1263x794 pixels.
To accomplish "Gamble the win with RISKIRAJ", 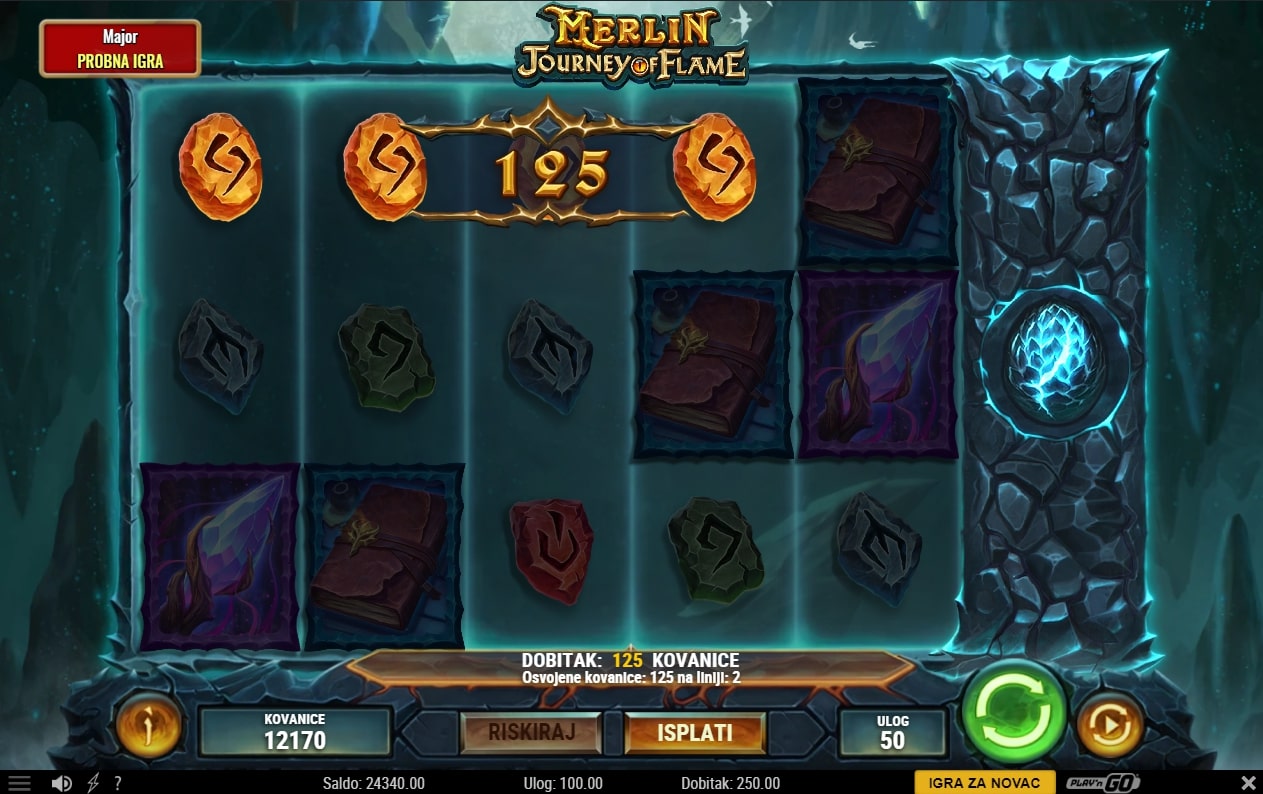I will (x=531, y=732).
